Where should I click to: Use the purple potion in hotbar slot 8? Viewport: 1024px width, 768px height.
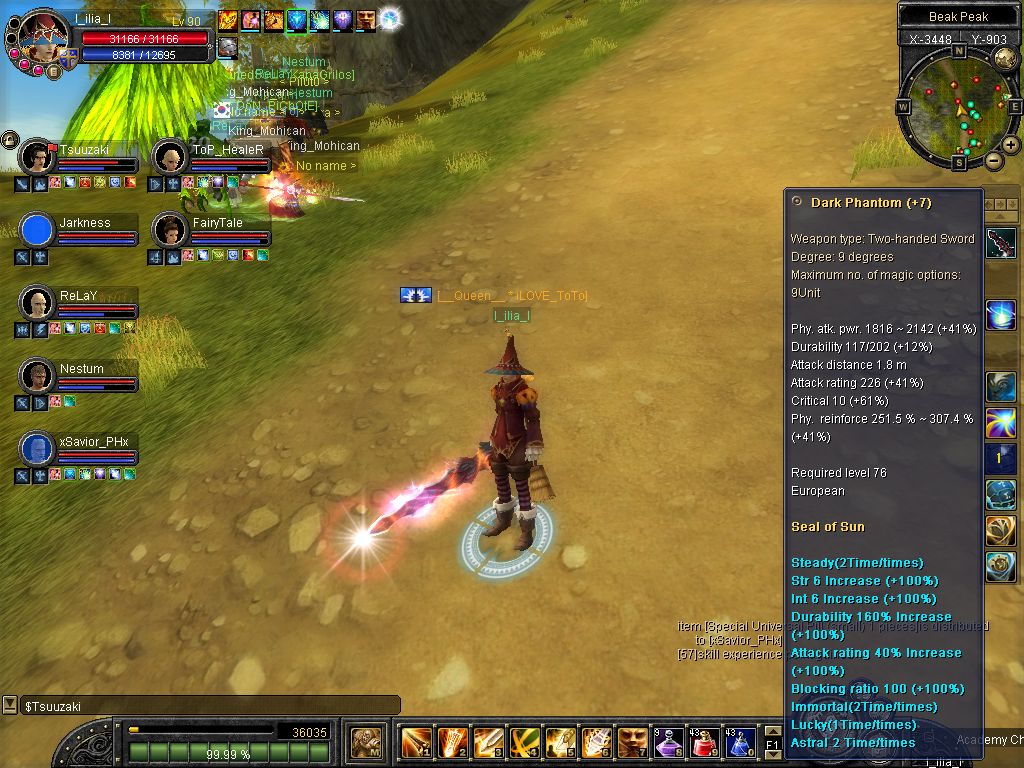tap(669, 743)
